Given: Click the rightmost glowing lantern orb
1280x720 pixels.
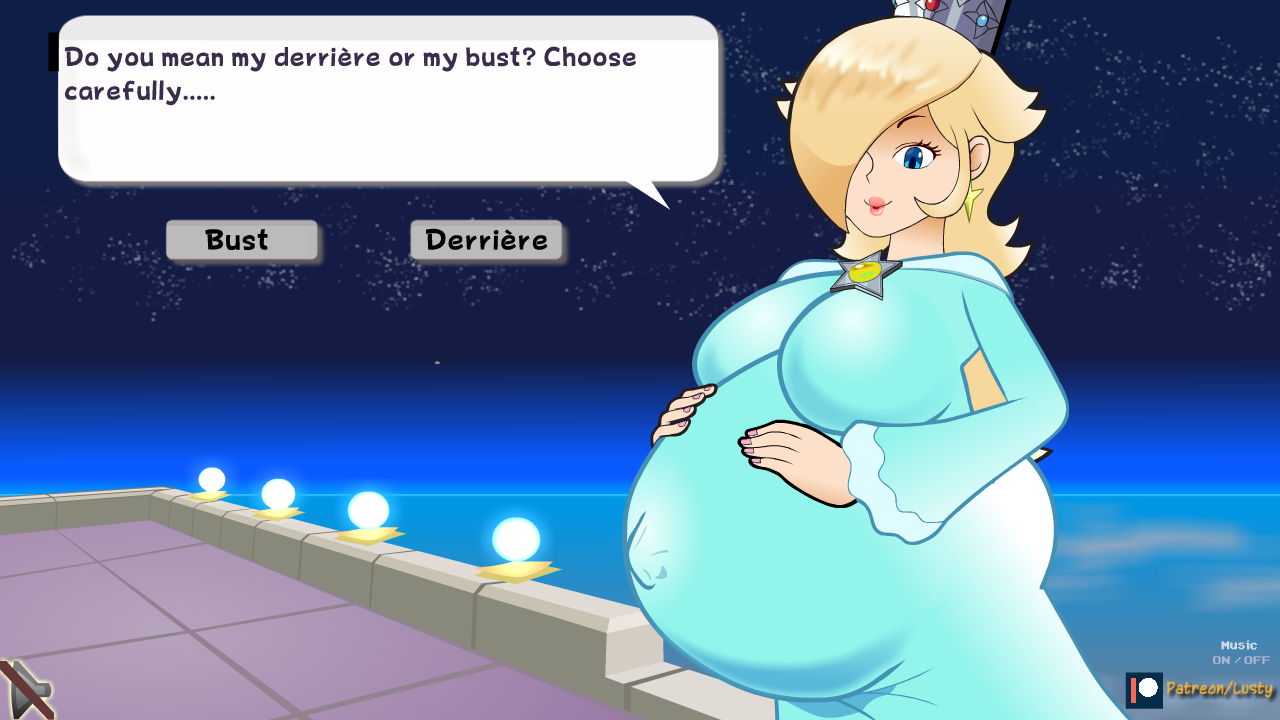Looking at the screenshot, I should [517, 540].
